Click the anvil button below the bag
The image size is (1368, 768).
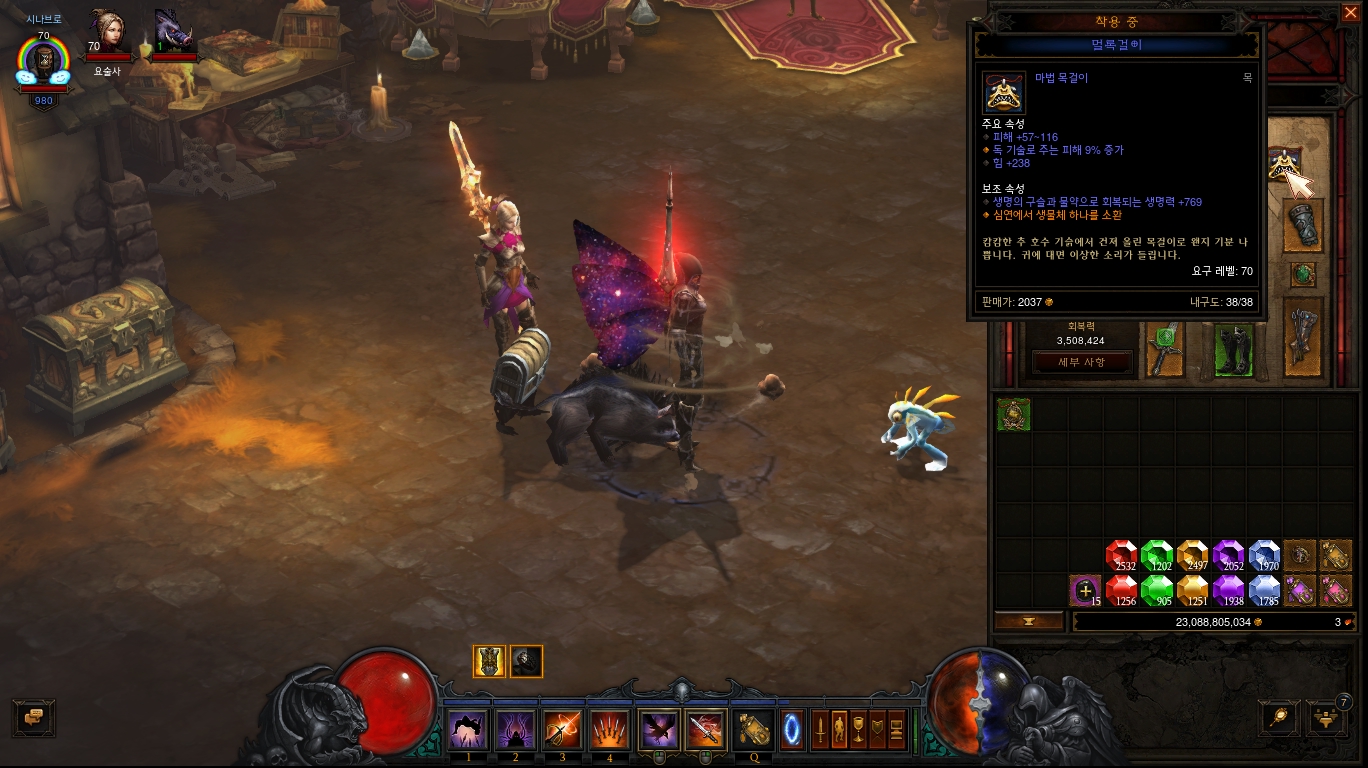(x=1029, y=621)
